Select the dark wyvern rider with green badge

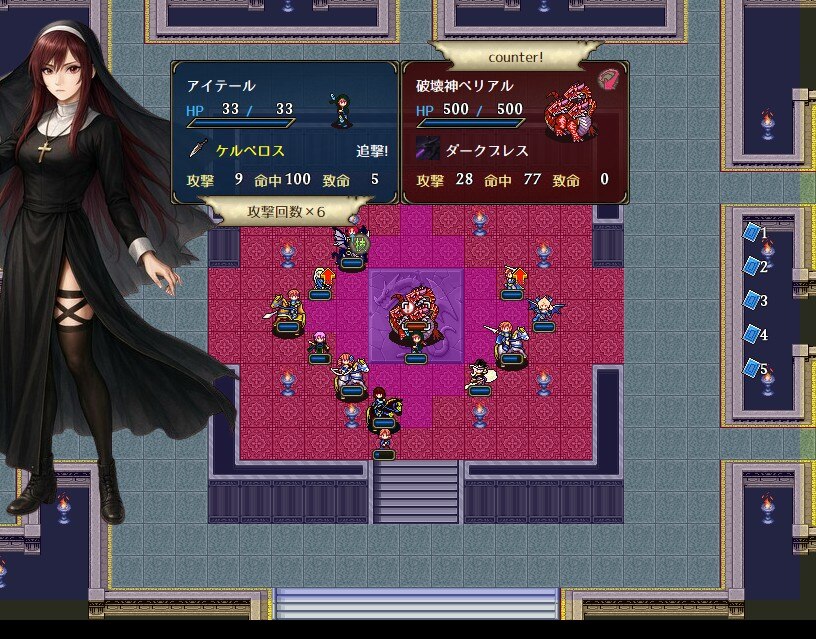350,246
